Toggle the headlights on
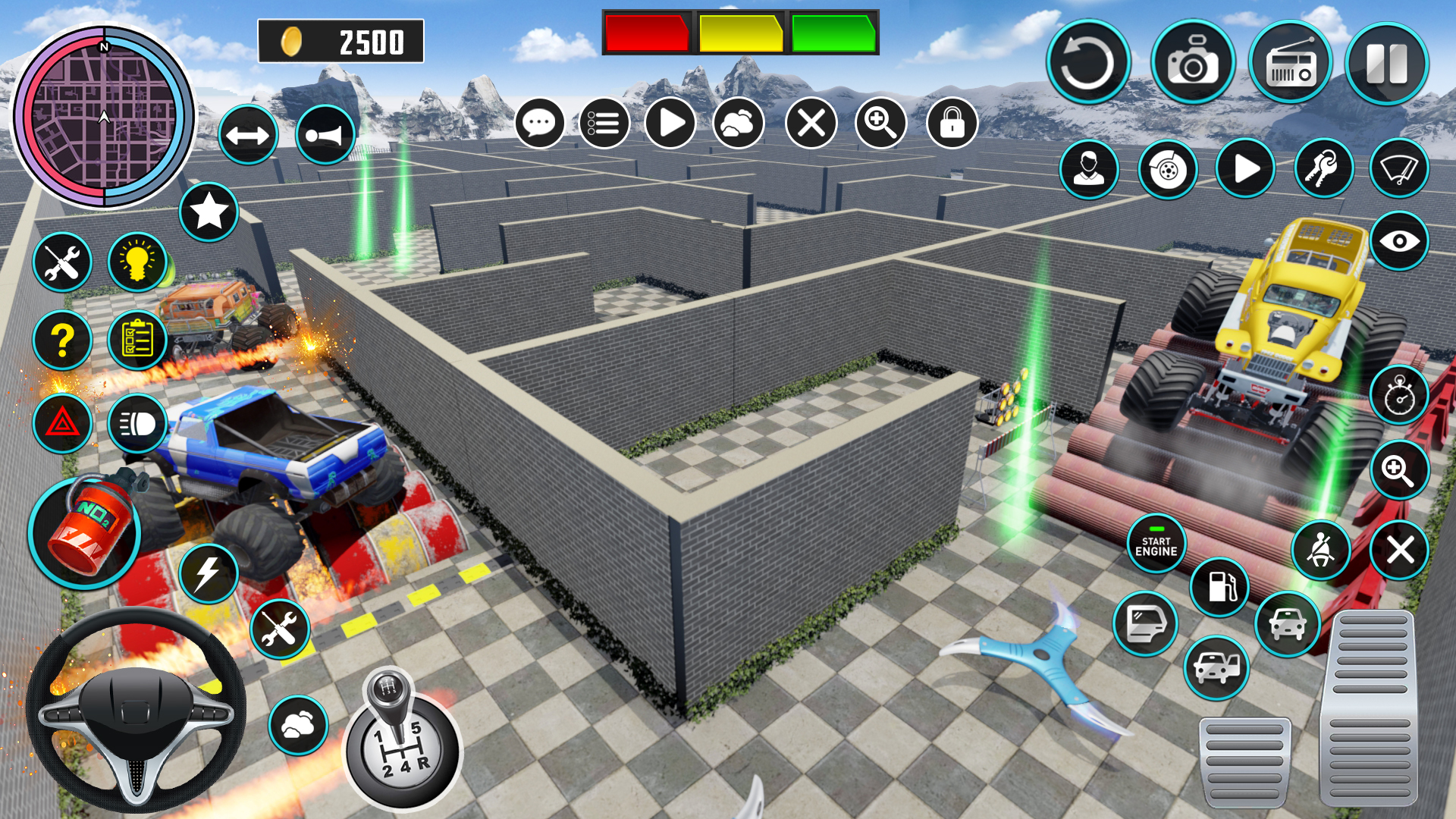Screen dimensions: 1456x819 coord(136,425)
